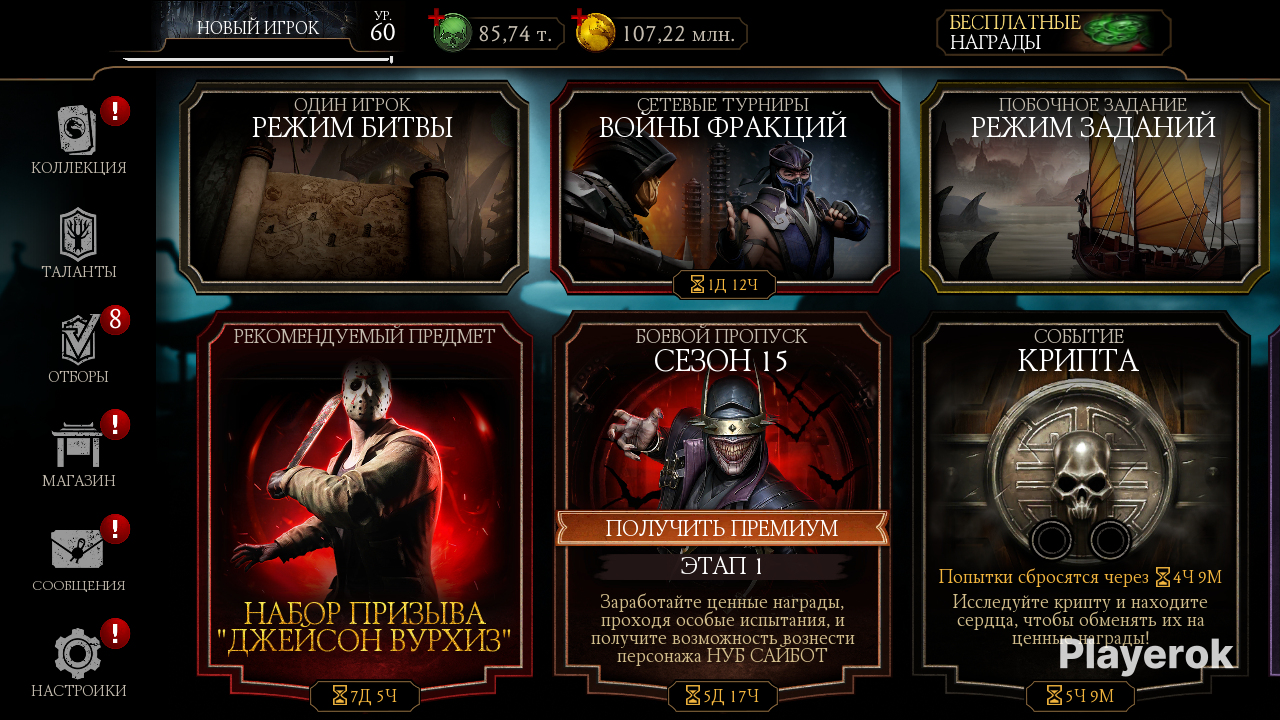The width and height of the screenshot is (1280, 720).
Task: Open the Настройки gear menu
Action: [x=78, y=661]
